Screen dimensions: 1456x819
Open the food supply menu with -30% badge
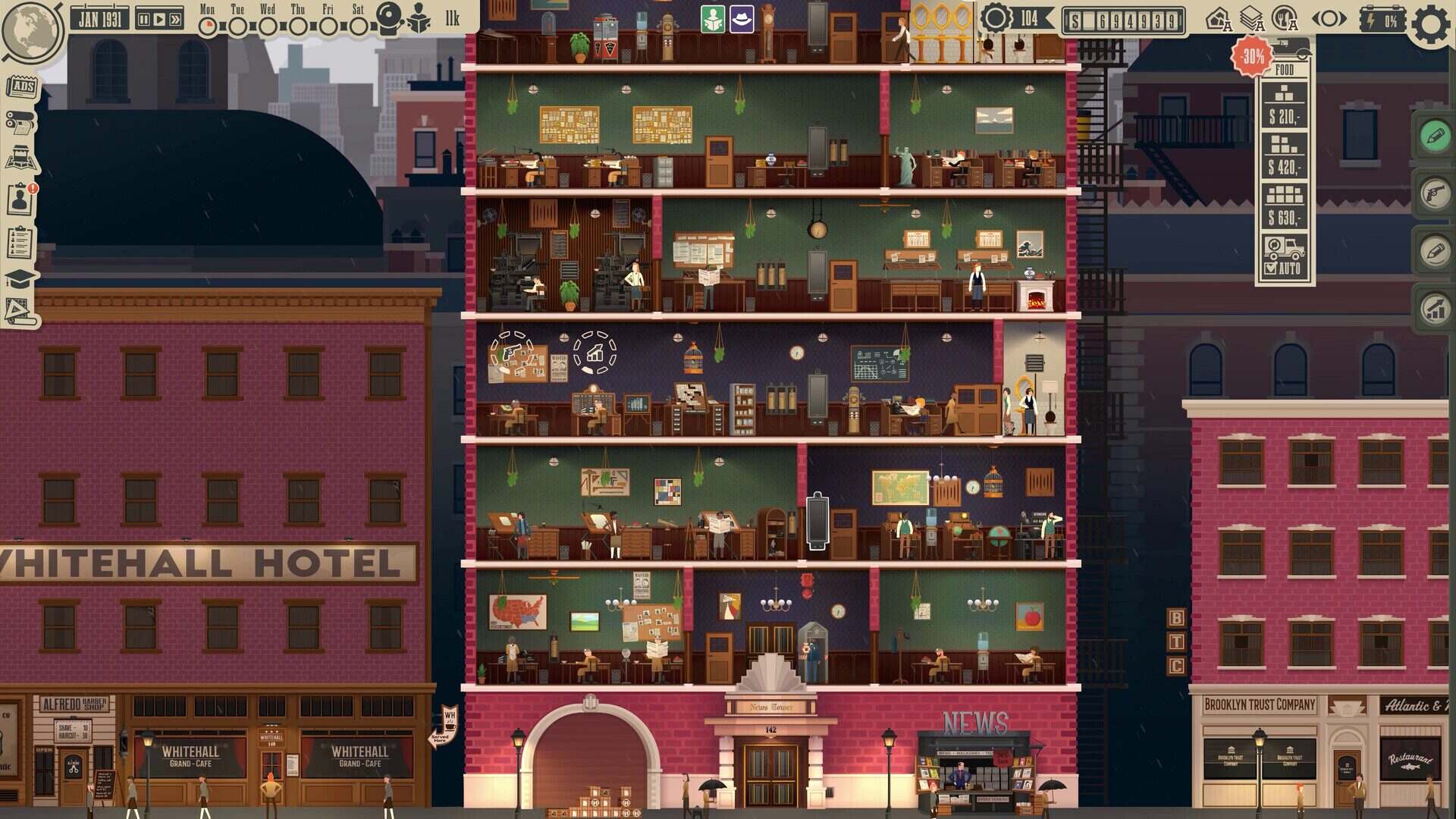tap(1251, 55)
